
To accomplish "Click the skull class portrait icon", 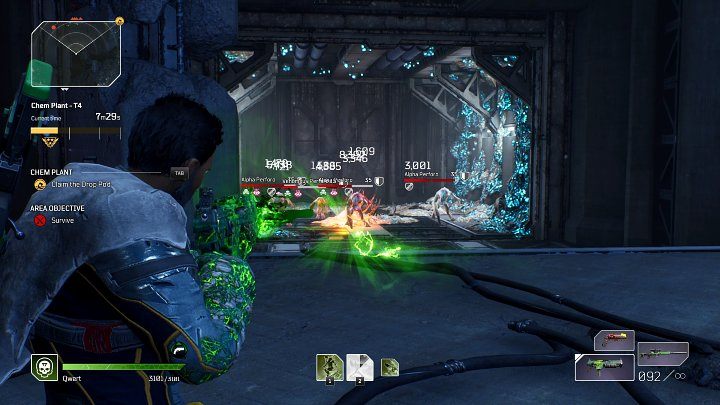I will [x=44, y=367].
